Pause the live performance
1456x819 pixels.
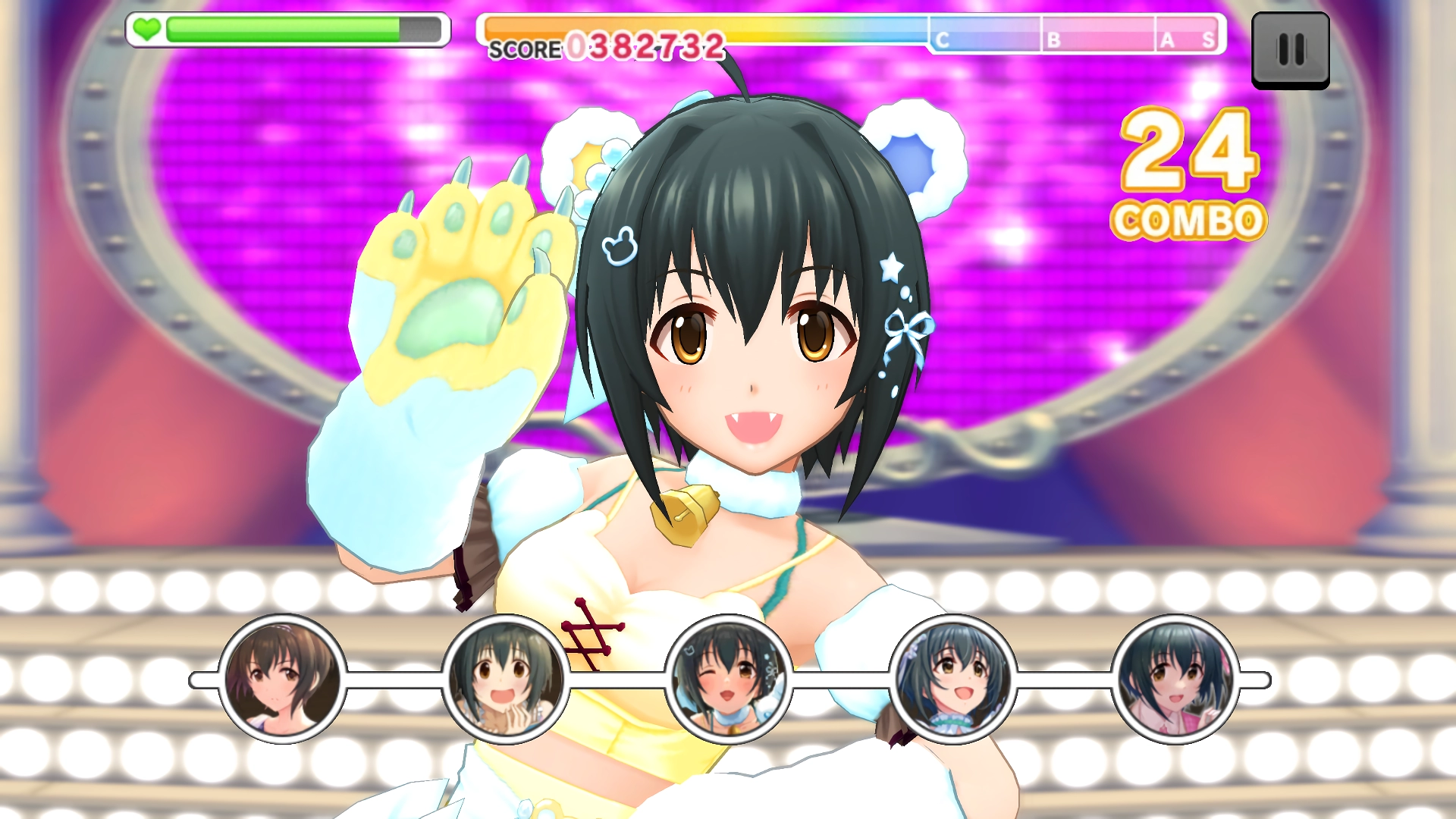(x=1290, y=50)
